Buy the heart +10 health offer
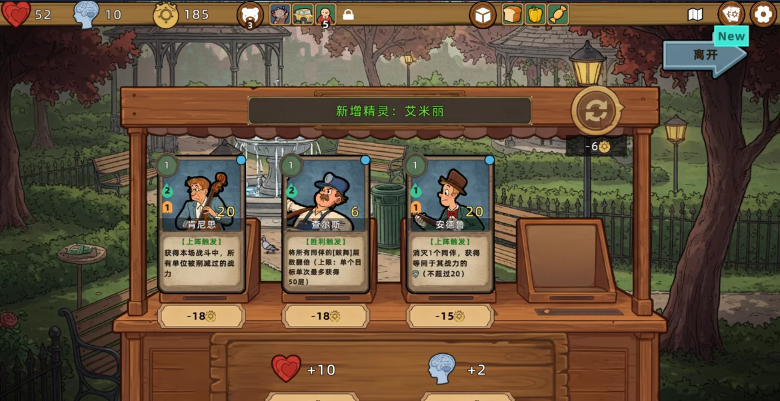The image size is (780, 401). 303,369
